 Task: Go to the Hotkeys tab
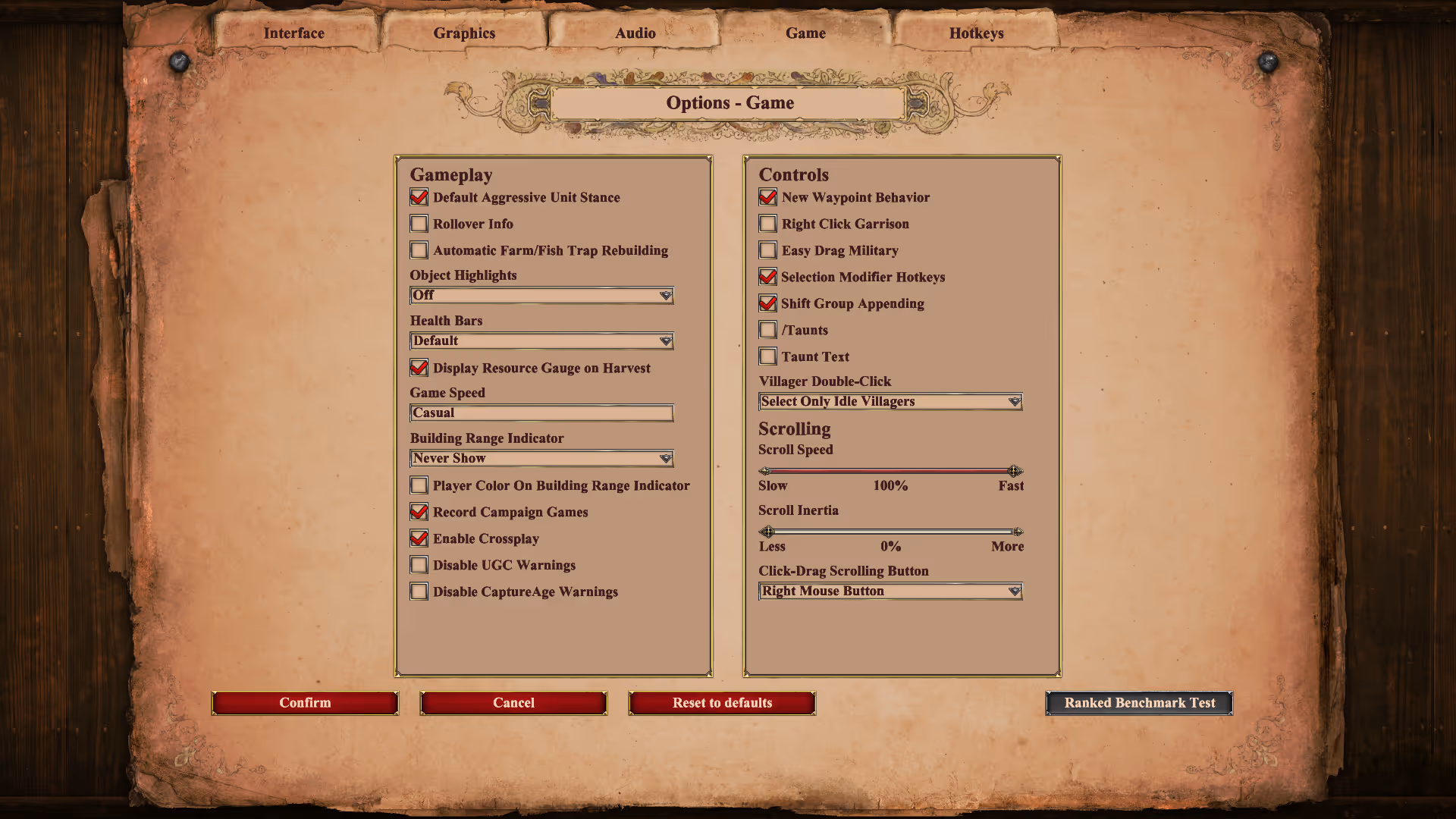pos(976,33)
